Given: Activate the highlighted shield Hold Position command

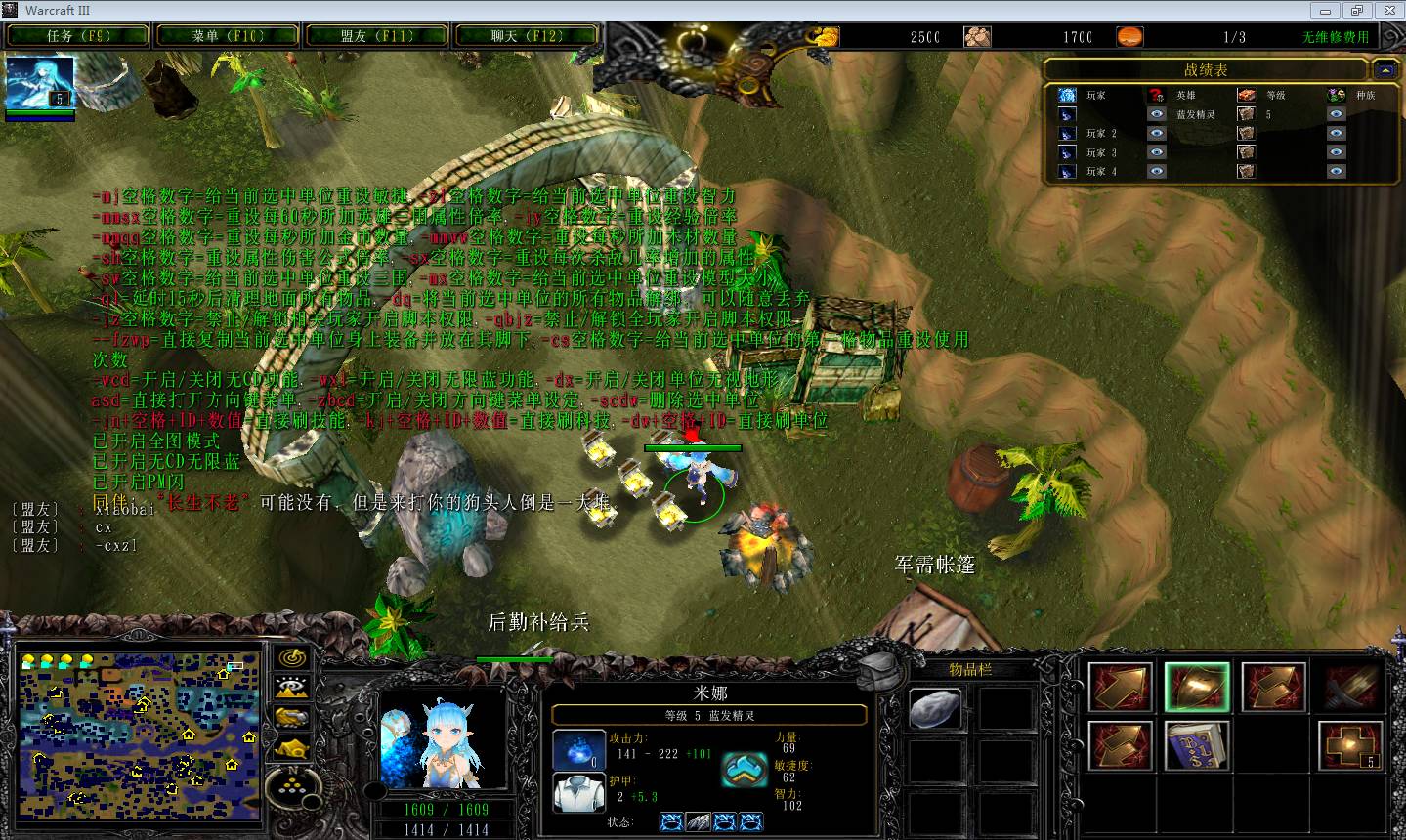Looking at the screenshot, I should [x=1197, y=688].
